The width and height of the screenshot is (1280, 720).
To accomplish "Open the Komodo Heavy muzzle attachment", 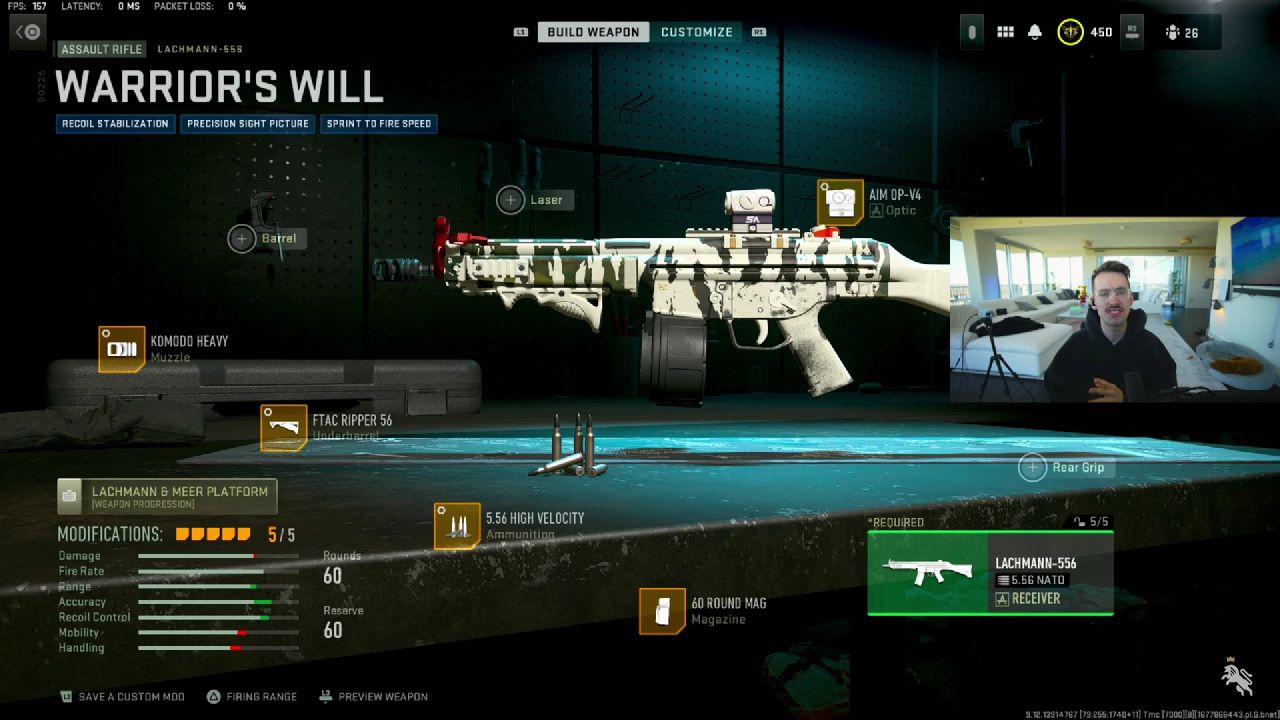I will point(122,349).
